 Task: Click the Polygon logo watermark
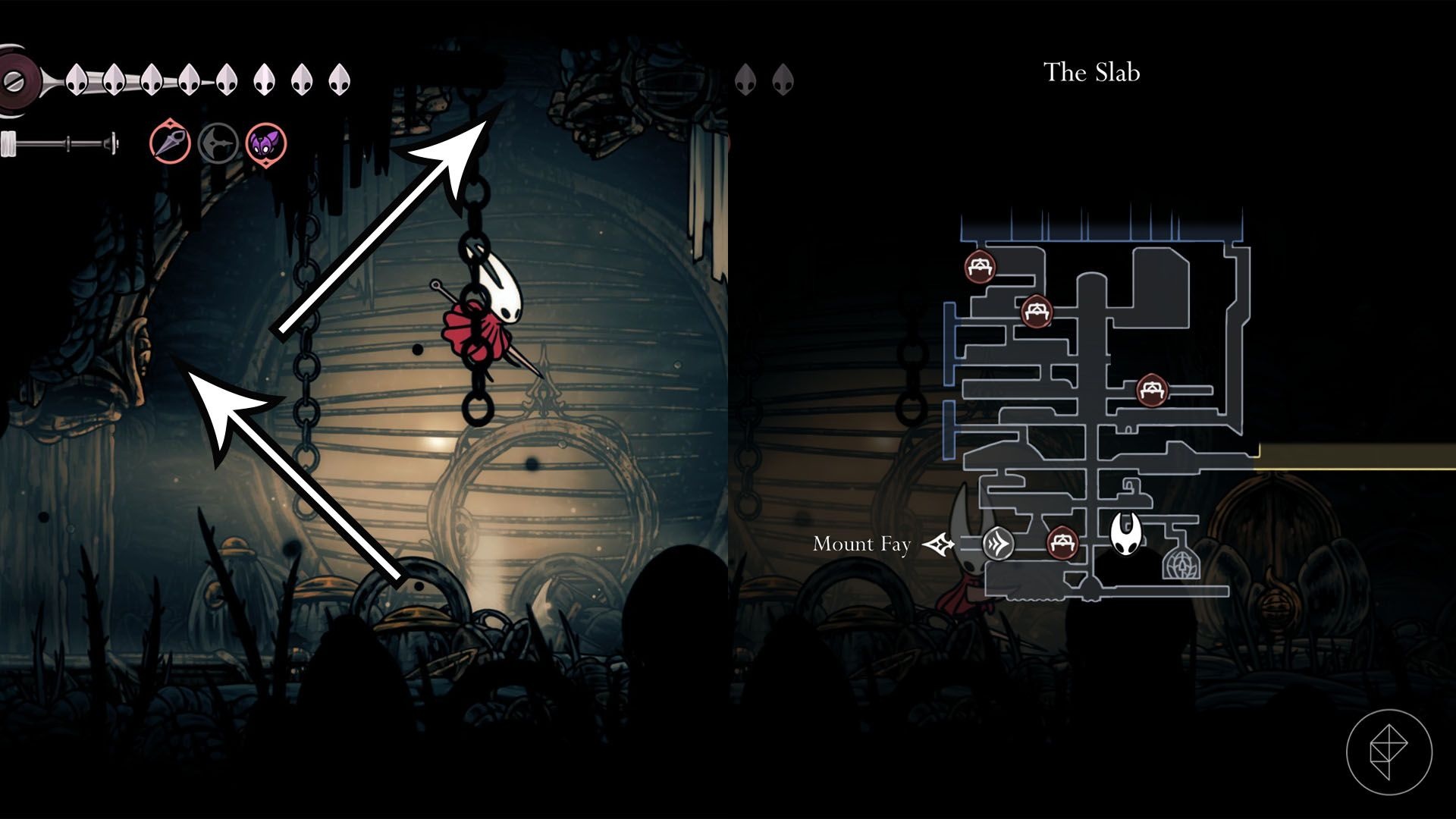pyautogui.click(x=1389, y=752)
